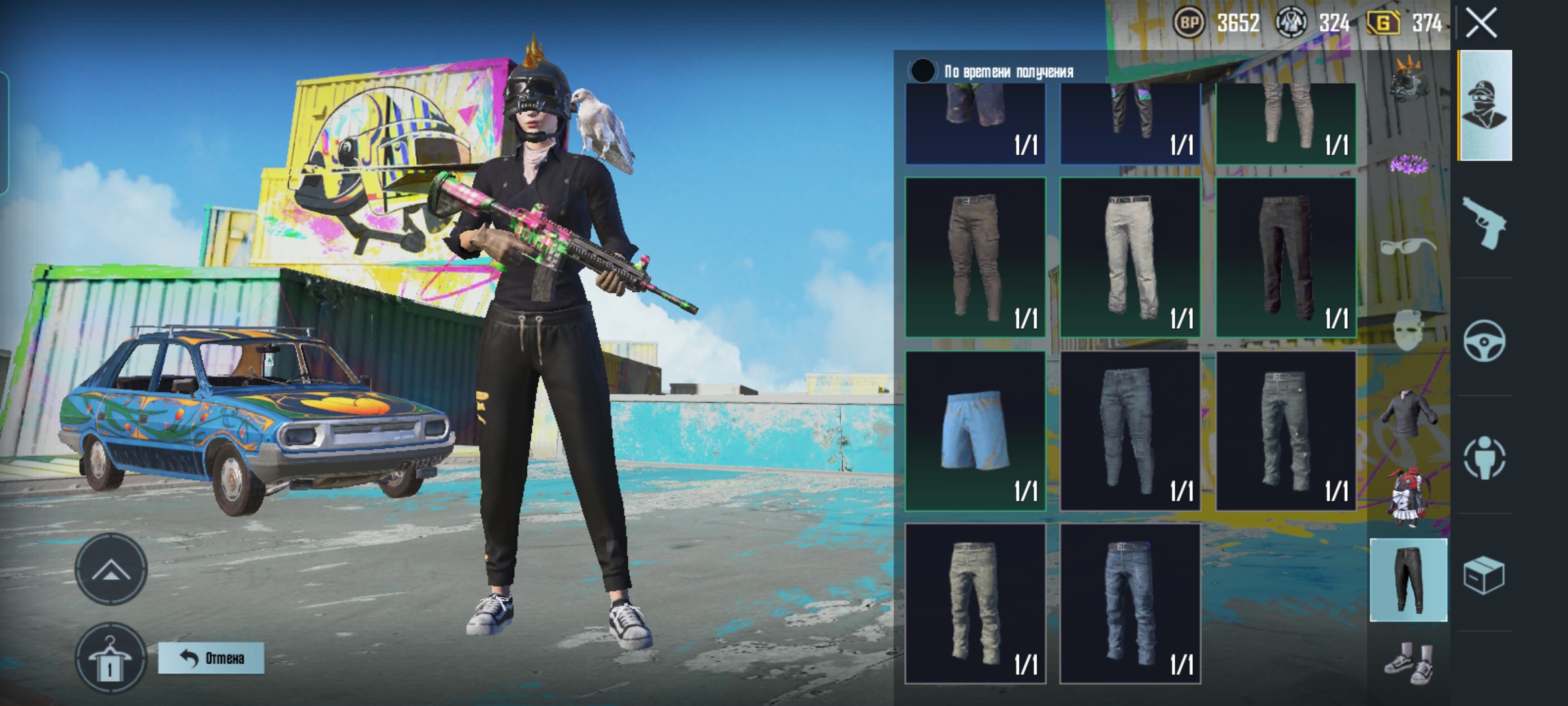Select the character outfit tab
The height and width of the screenshot is (706, 1568).
pos(1484,105)
